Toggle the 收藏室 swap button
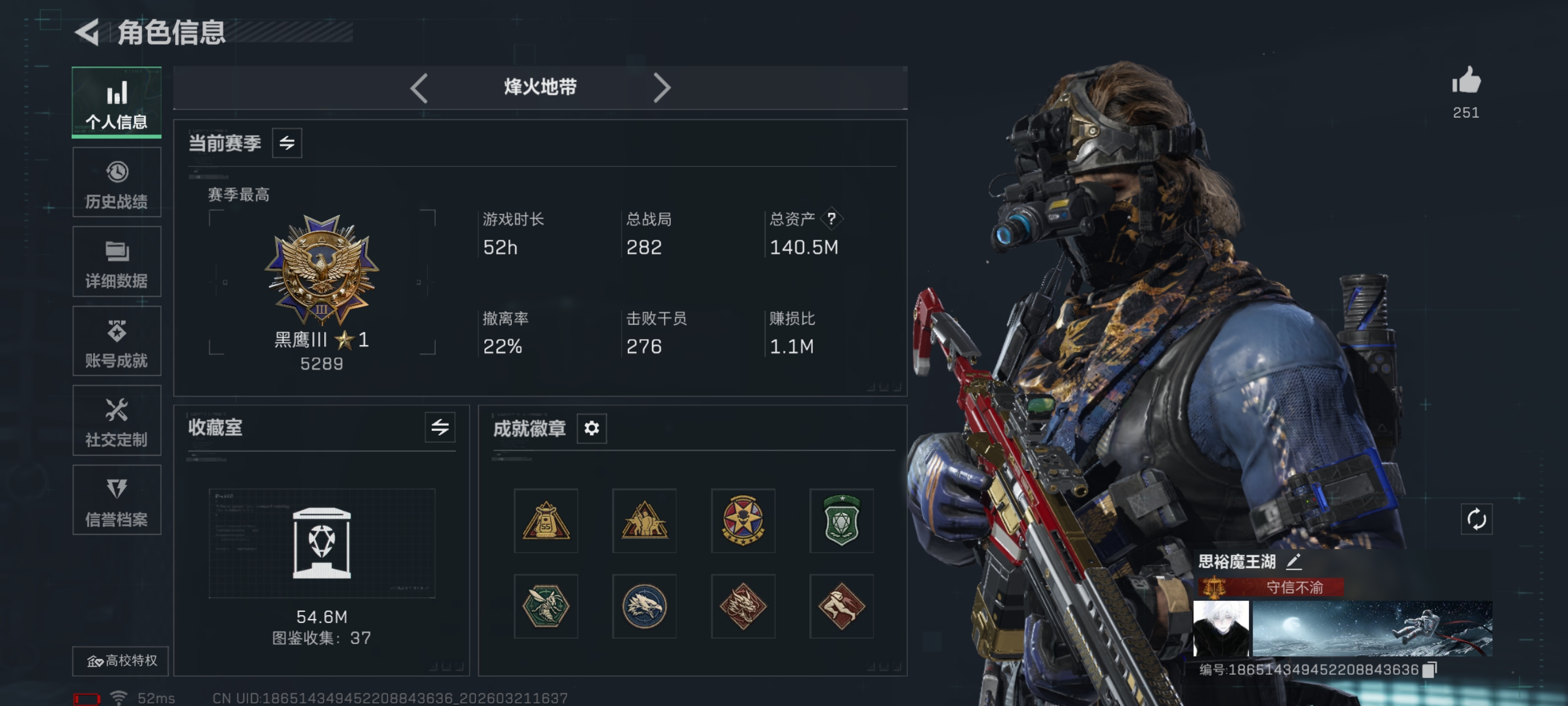 [x=440, y=428]
